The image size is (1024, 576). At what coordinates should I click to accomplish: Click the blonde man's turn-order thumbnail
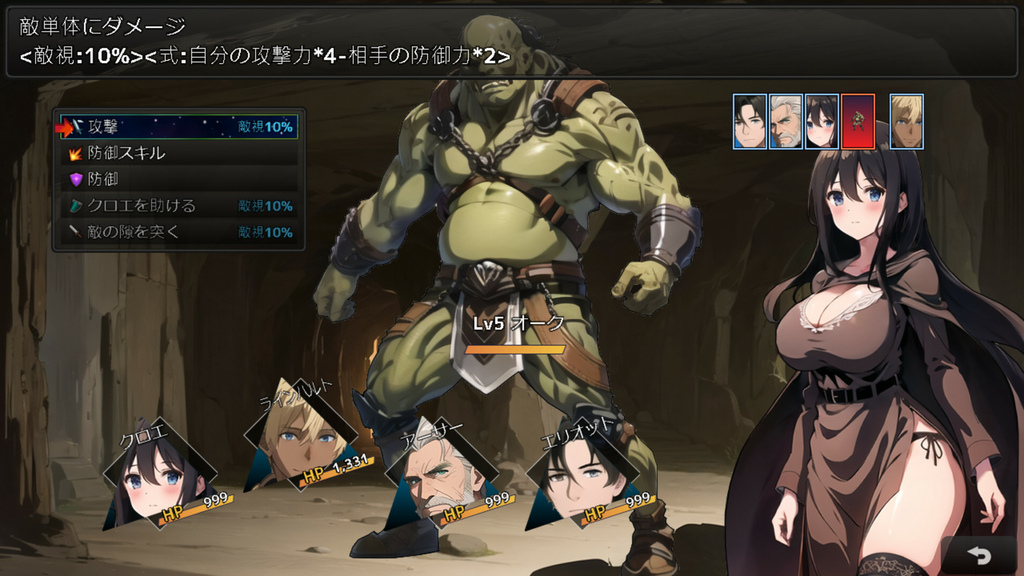pos(906,121)
